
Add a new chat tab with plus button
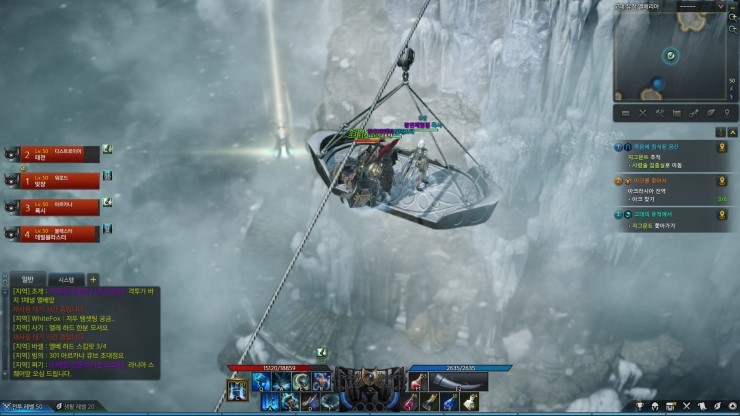point(93,279)
